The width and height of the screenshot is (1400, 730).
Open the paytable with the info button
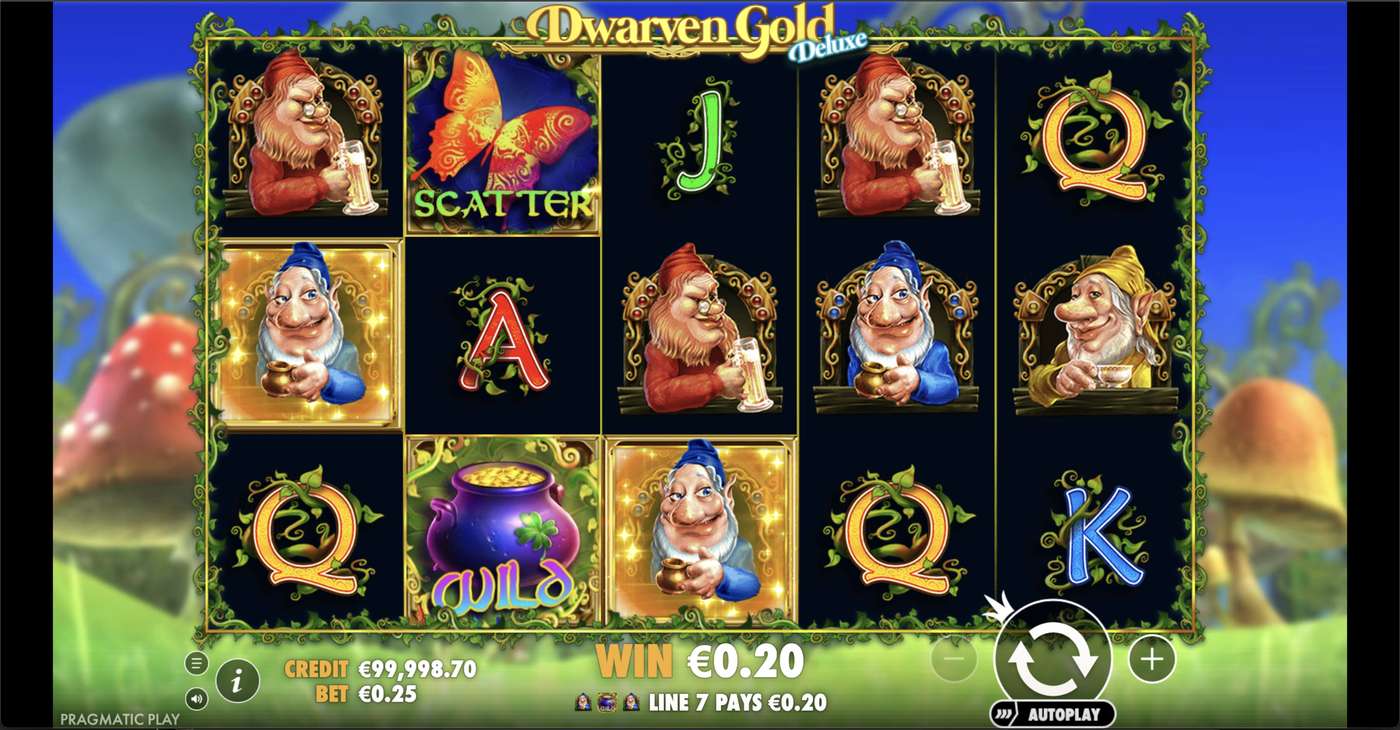237,680
